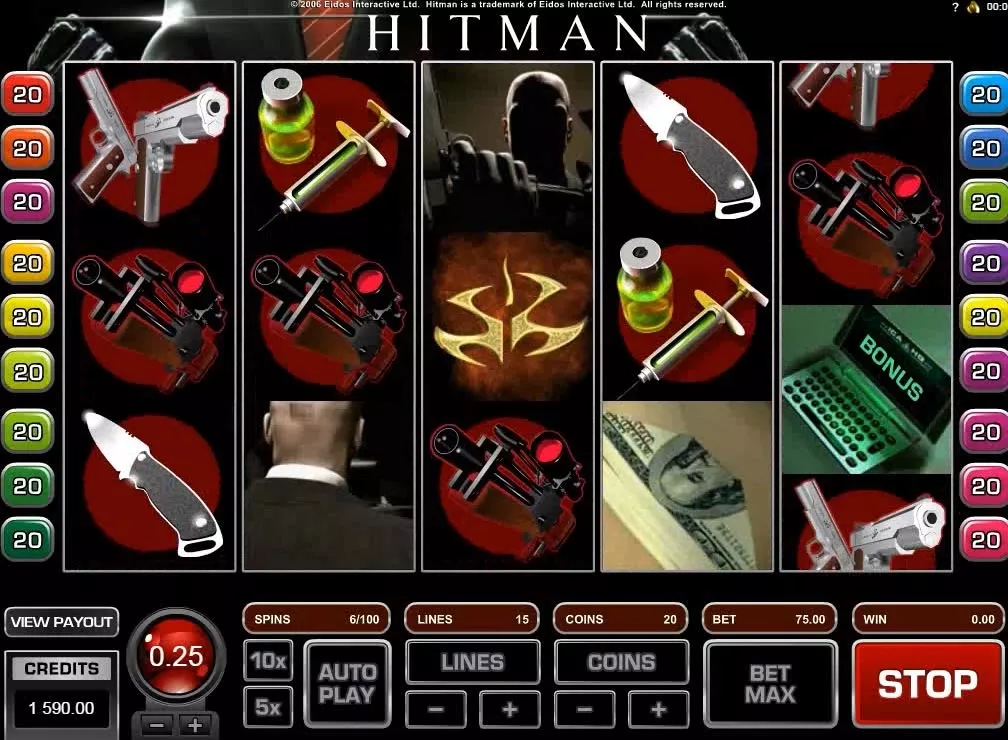1008x740 pixels.
Task: Lower the 0.25 coin value with minus
Action: click(x=160, y=725)
